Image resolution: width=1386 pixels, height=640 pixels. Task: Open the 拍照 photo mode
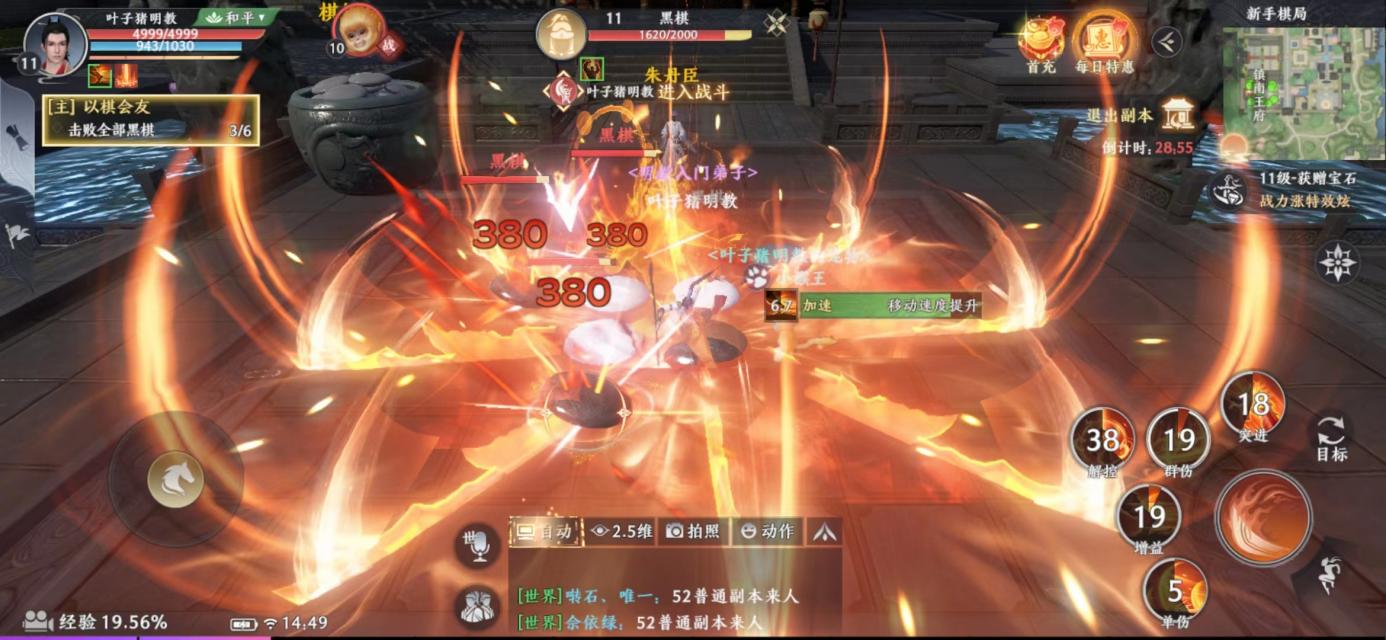point(693,531)
